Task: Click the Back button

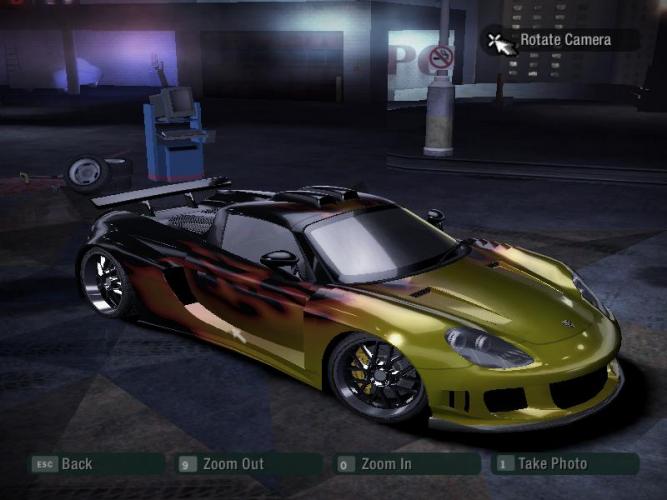Action: [x=95, y=464]
